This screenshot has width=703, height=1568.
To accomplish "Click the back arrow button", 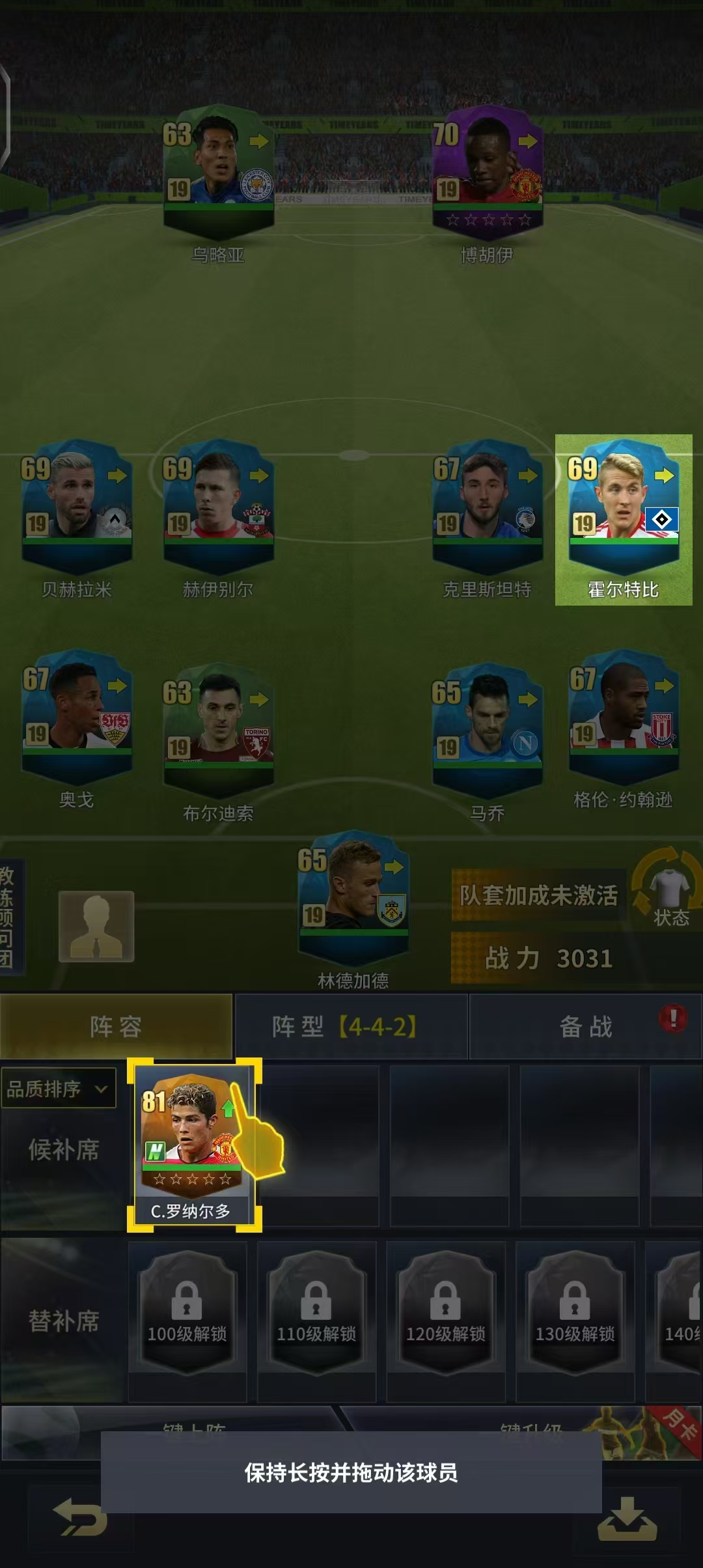I will click(80, 1516).
